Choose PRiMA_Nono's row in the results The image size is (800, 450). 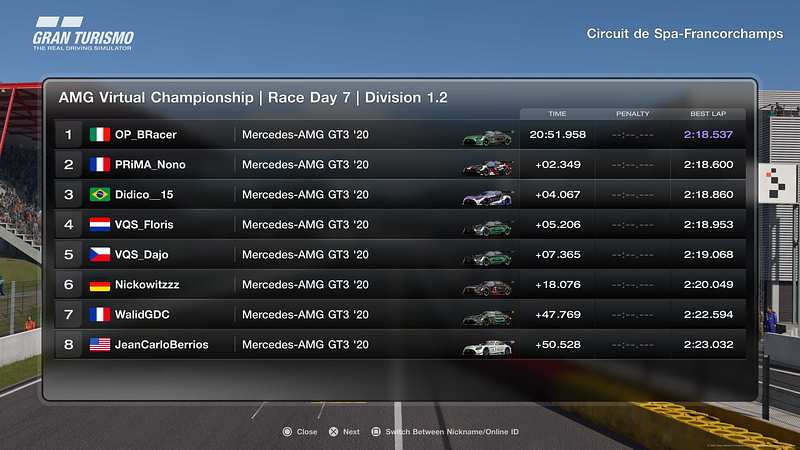(400, 164)
